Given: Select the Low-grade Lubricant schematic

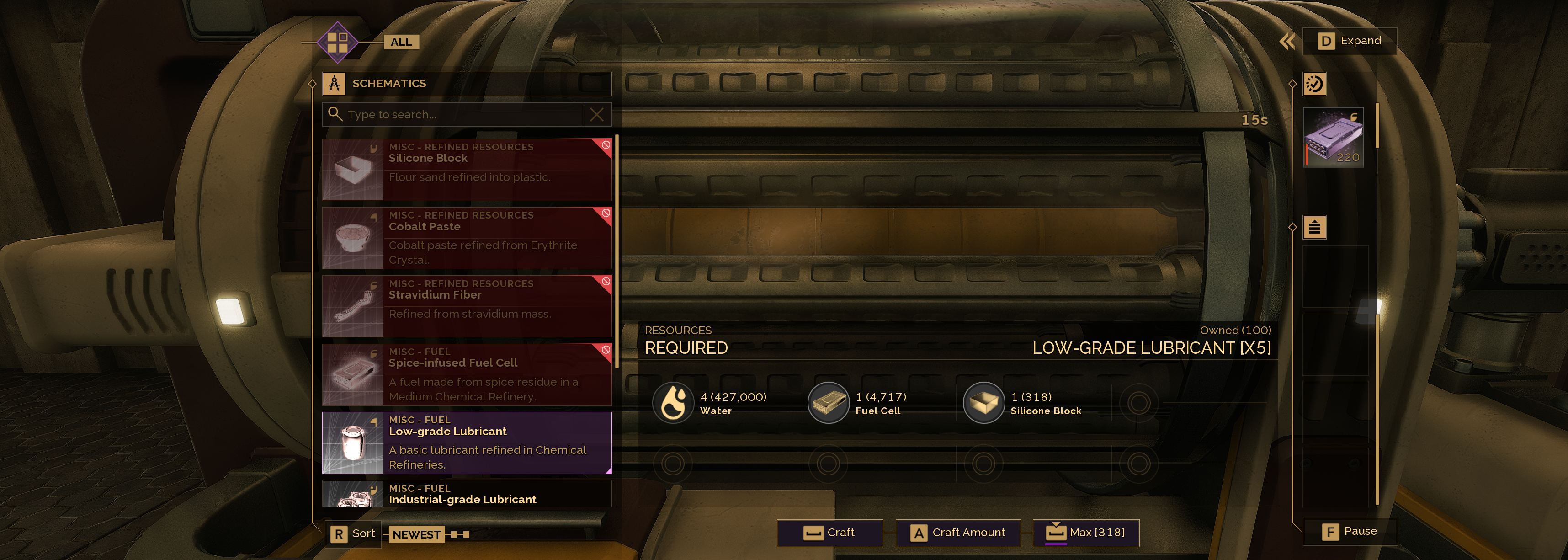Looking at the screenshot, I should click(466, 443).
